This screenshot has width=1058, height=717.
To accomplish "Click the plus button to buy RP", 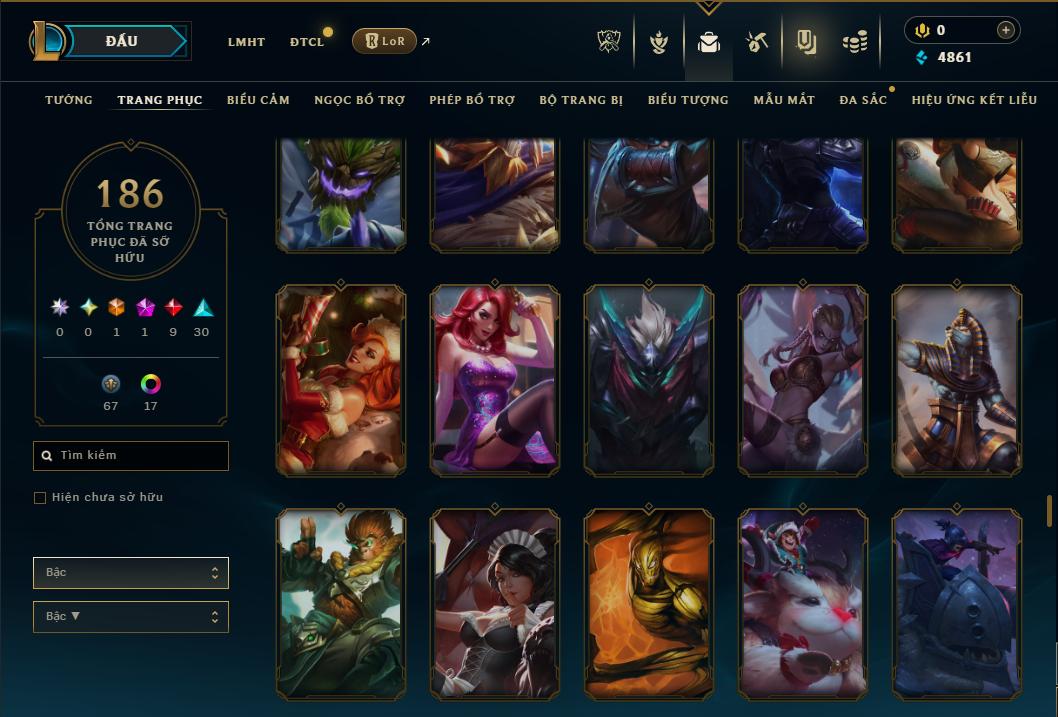I will tap(1005, 30).
